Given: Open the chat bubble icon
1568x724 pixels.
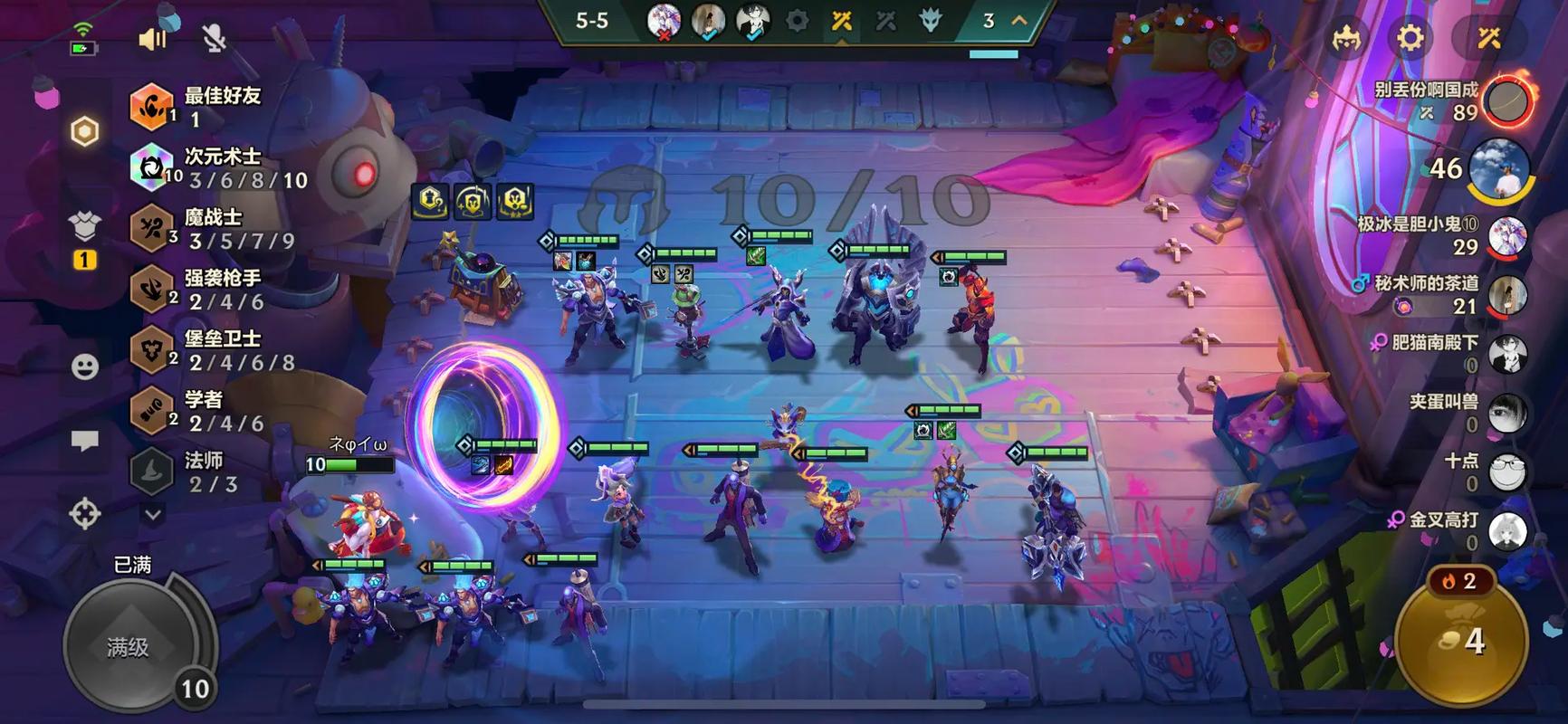Looking at the screenshot, I should coord(85,441).
